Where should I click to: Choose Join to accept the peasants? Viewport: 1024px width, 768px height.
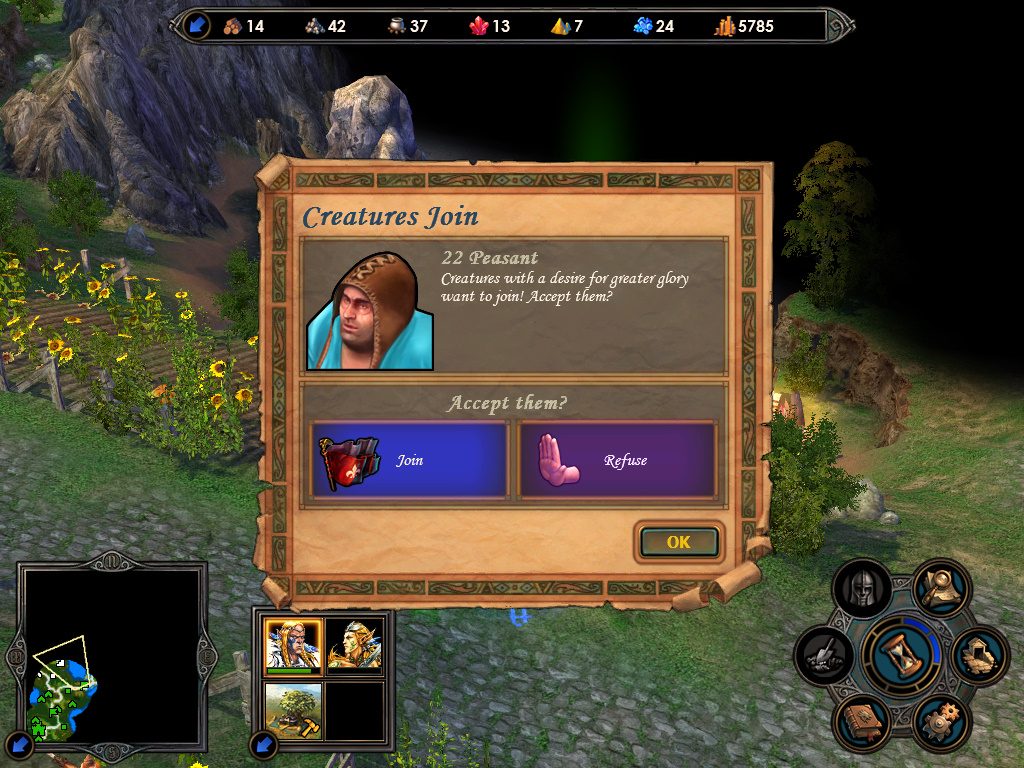(x=409, y=460)
